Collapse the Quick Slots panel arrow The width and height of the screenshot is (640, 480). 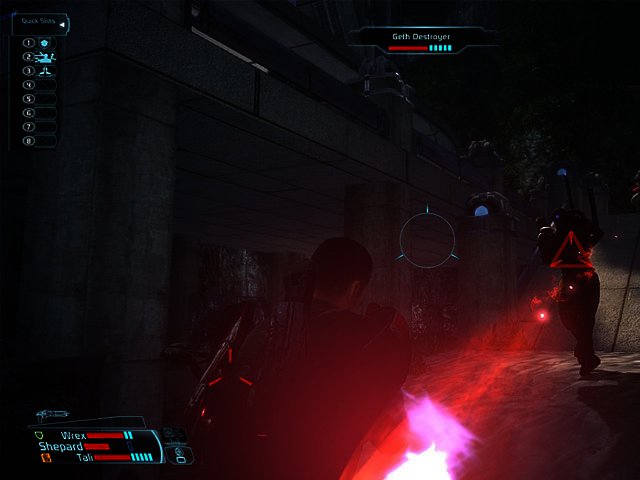[x=63, y=24]
